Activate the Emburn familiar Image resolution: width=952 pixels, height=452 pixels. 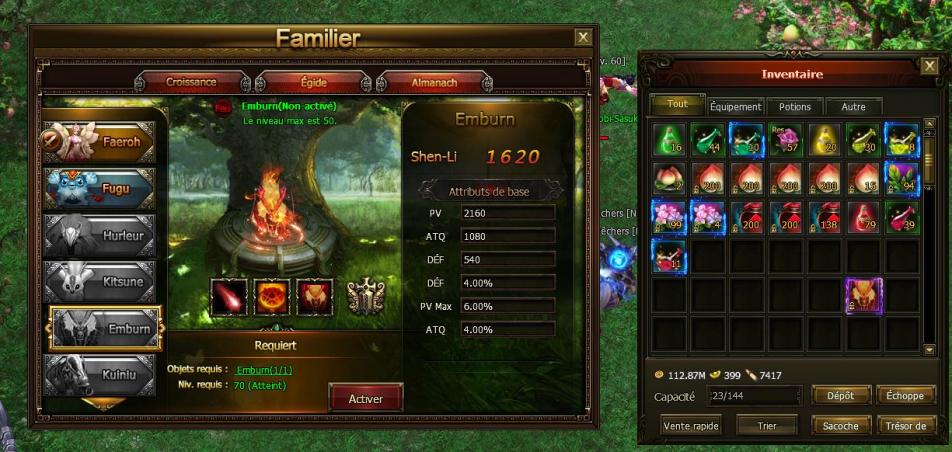365,398
